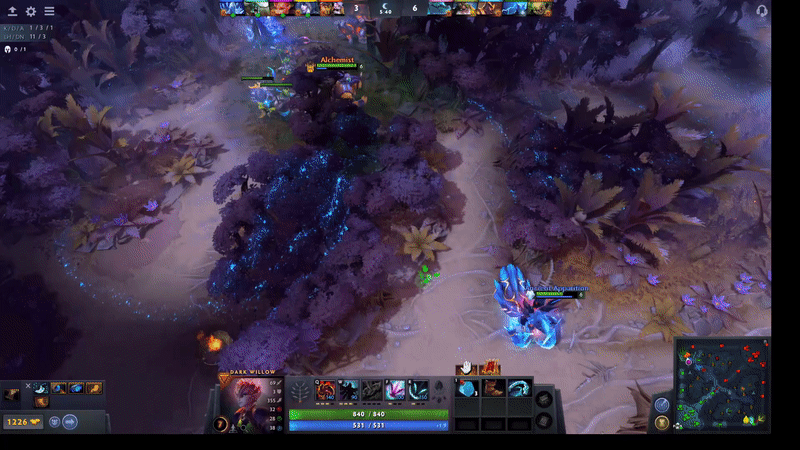
Task: Toggle the microphone icon at top right
Action: pos(762,10)
